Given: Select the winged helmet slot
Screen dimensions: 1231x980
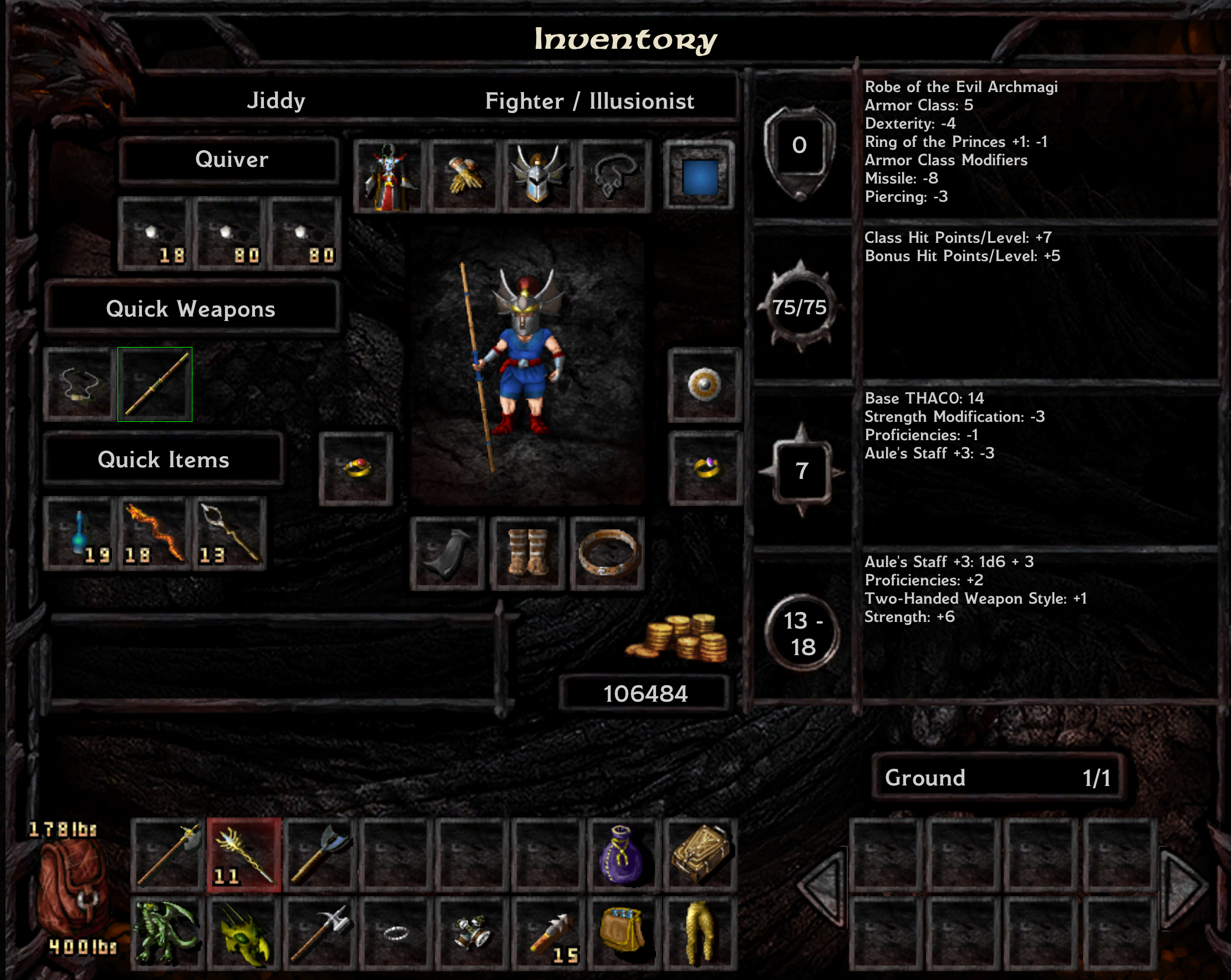Looking at the screenshot, I should (x=538, y=176).
